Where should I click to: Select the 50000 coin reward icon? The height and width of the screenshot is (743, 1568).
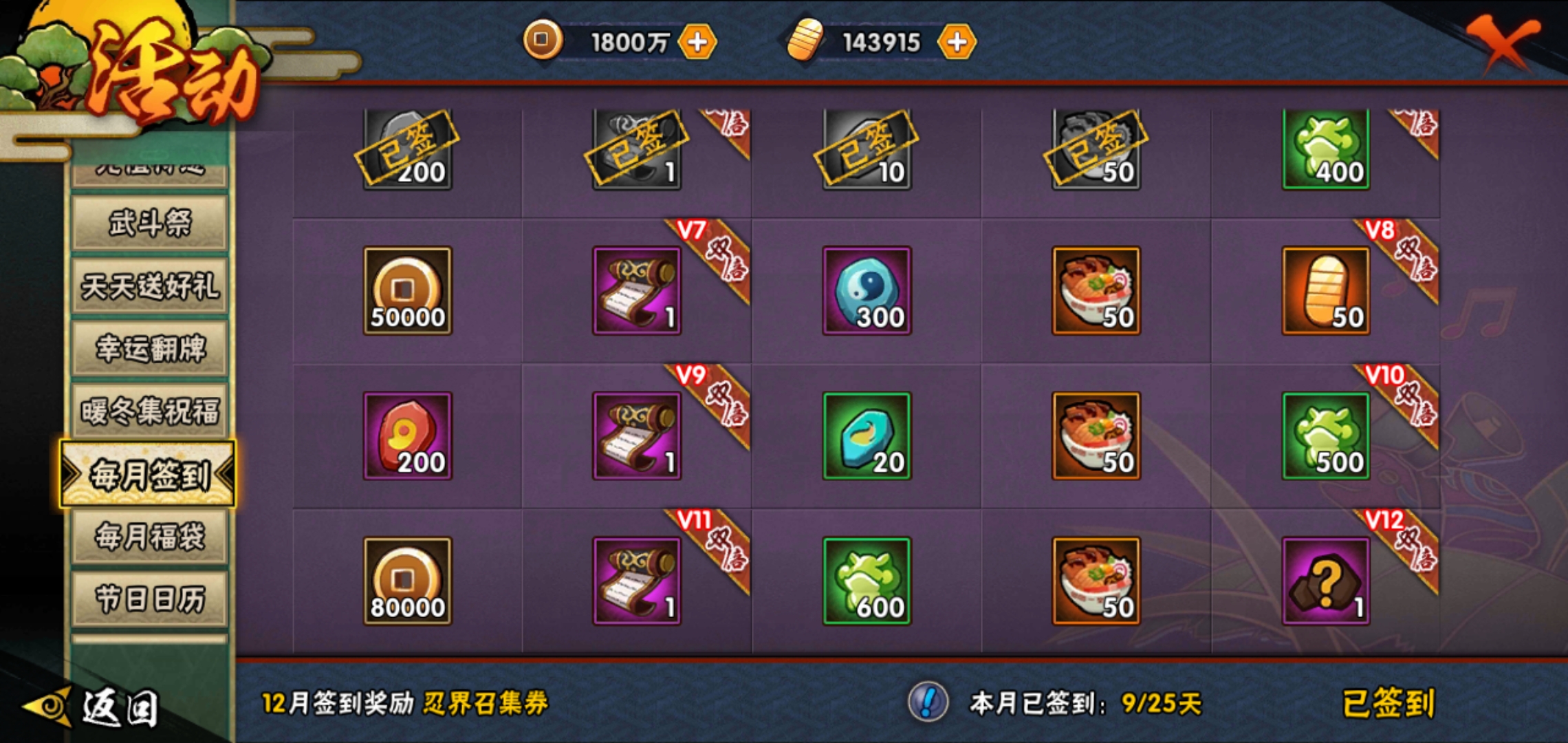point(406,289)
